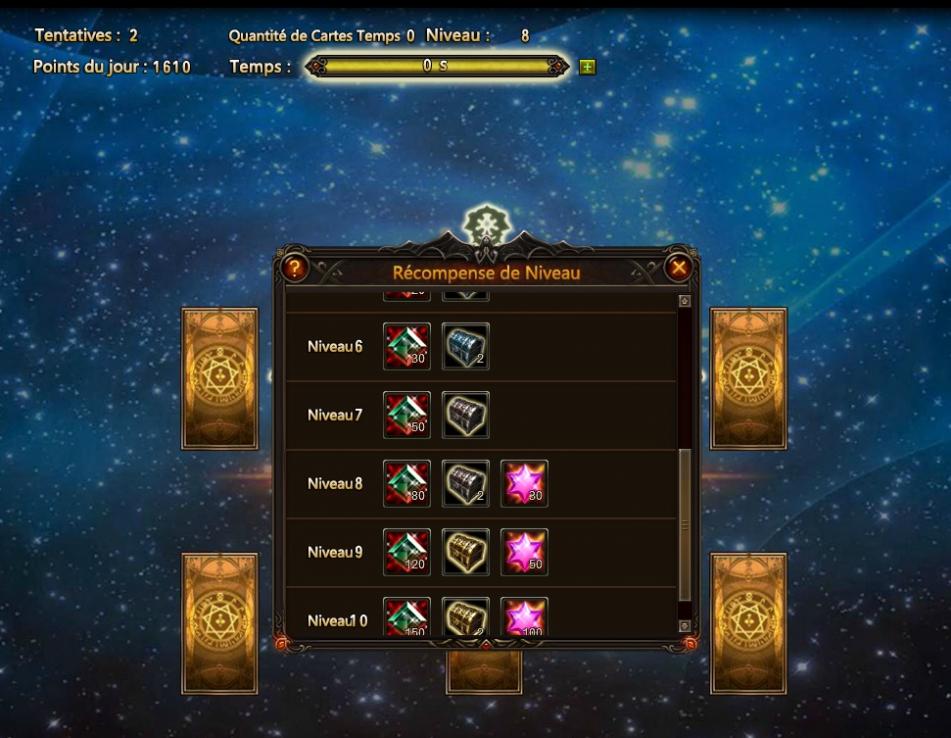Select the Niveau 9 pink star reward
Image resolution: width=951 pixels, height=738 pixels.
524,552
